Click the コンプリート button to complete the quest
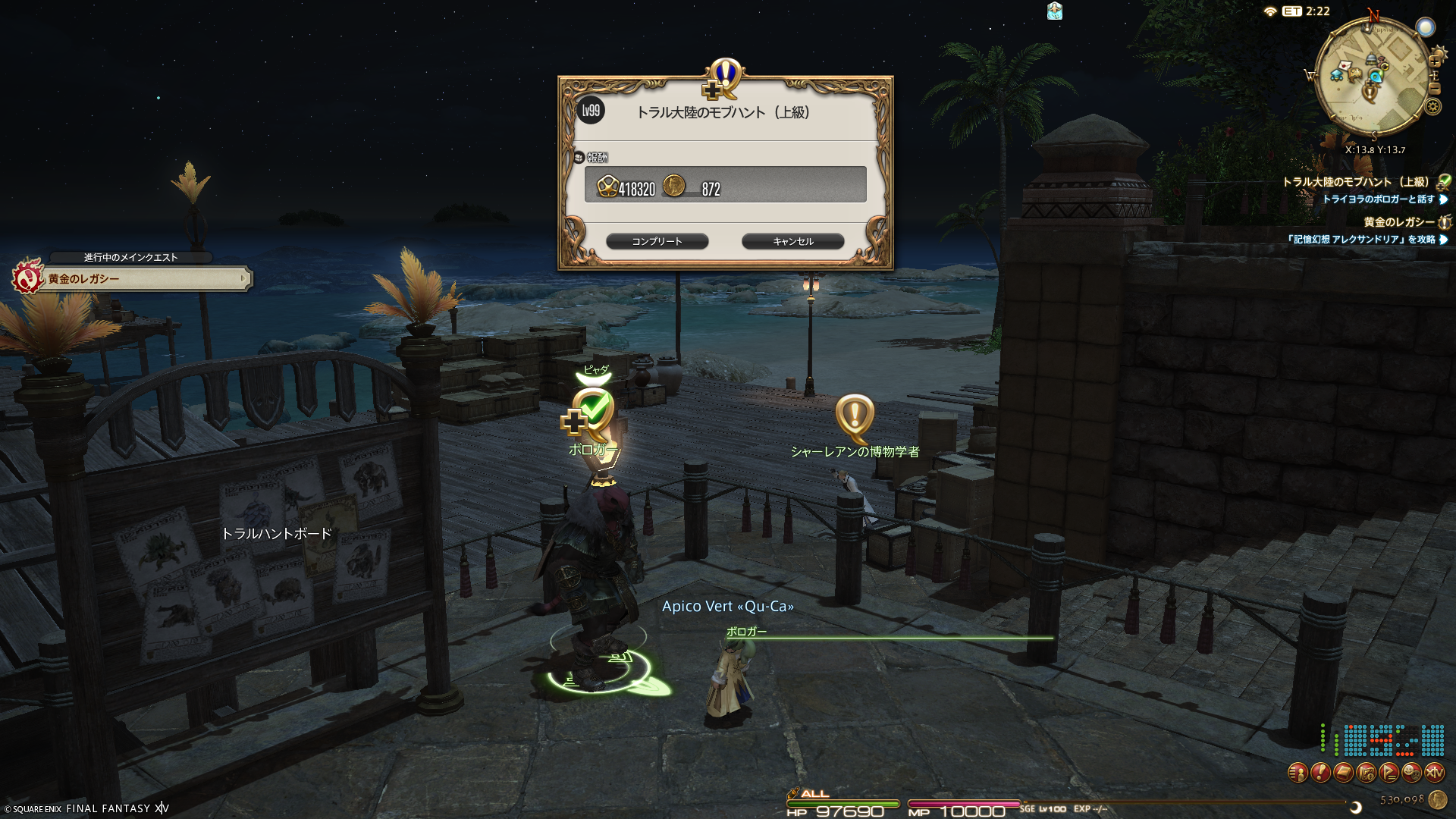The width and height of the screenshot is (1456, 819). click(657, 241)
